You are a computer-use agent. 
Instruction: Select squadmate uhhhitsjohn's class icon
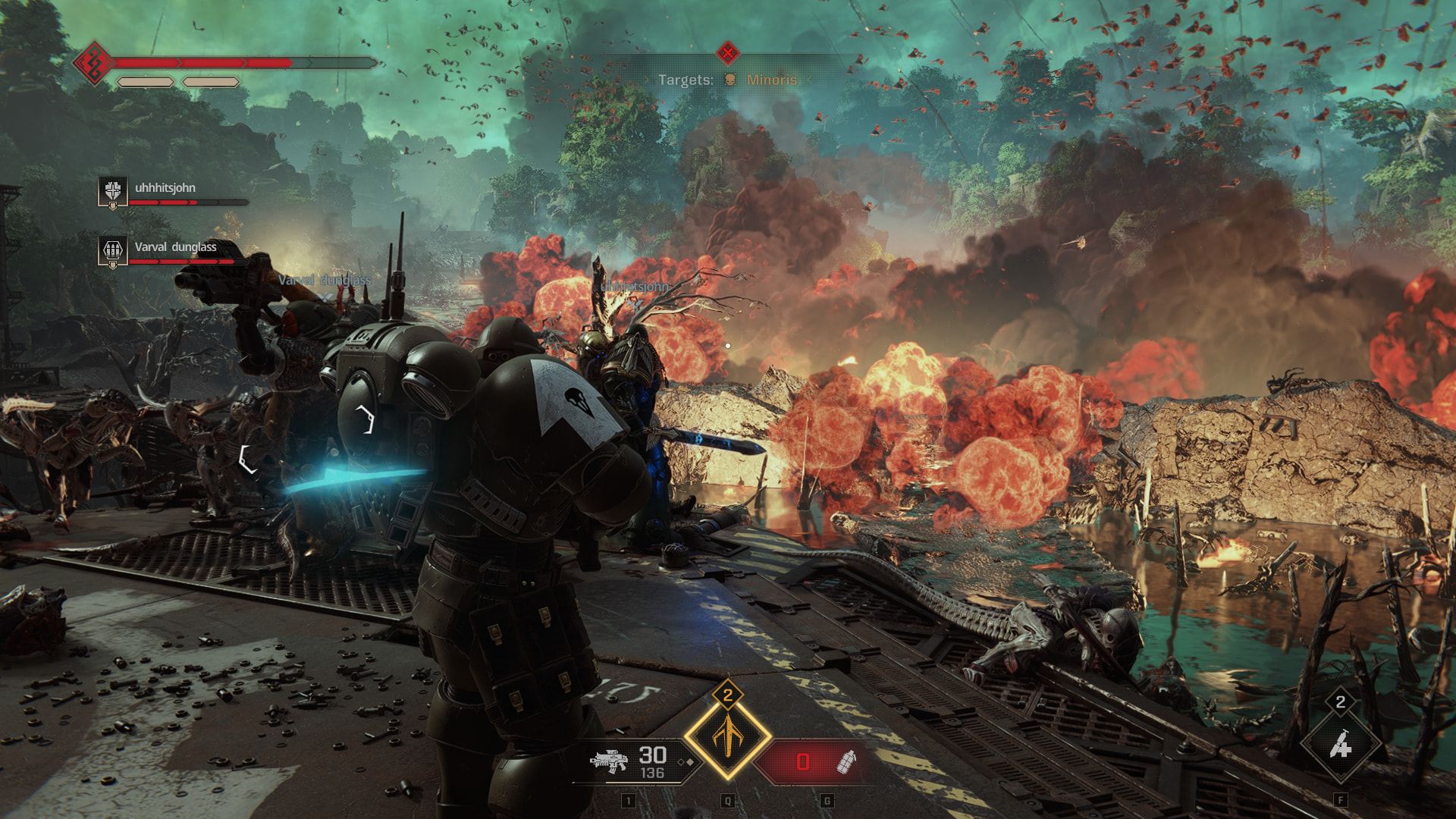[x=113, y=191]
